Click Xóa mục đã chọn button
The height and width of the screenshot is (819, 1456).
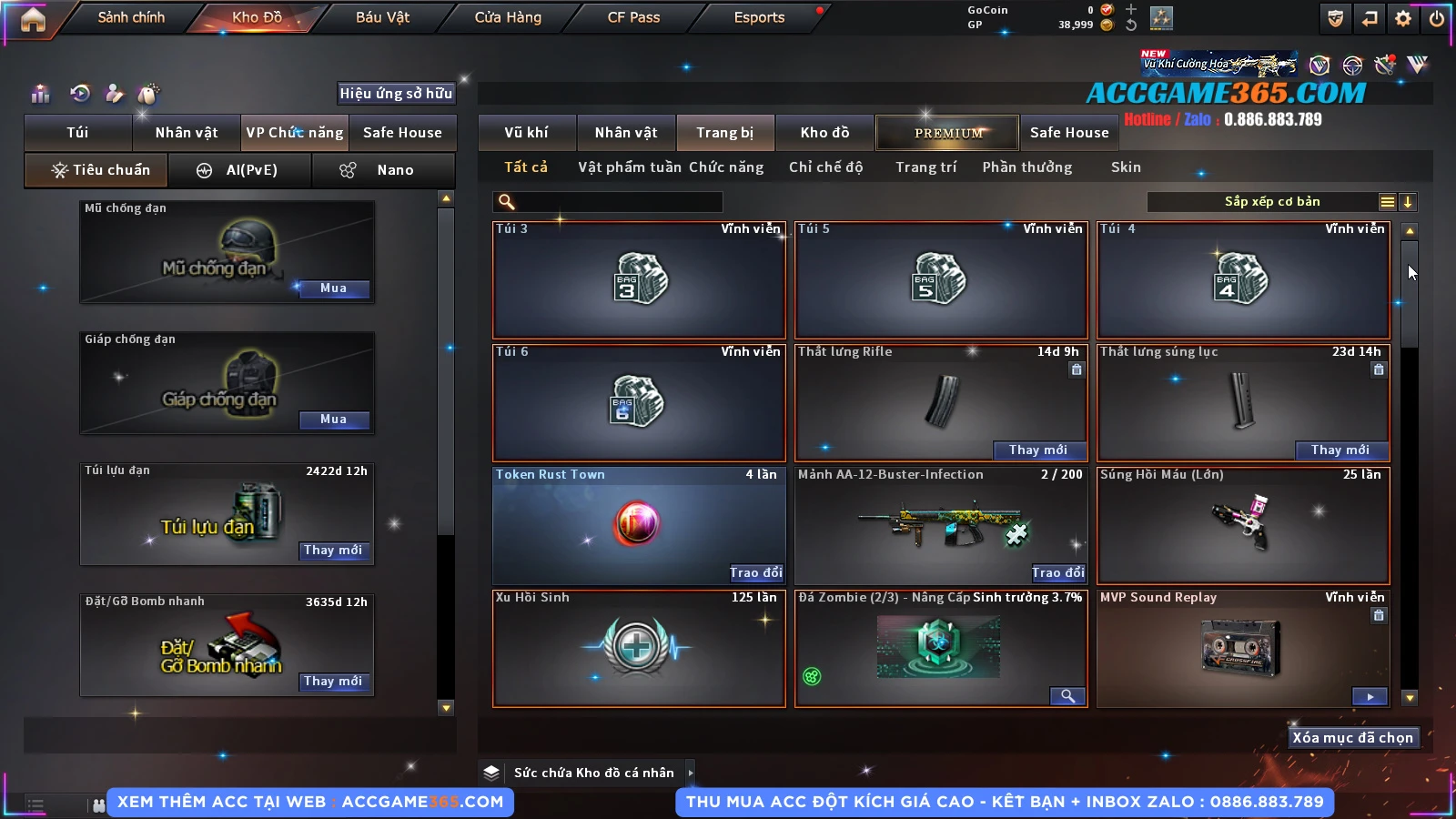tap(1352, 738)
